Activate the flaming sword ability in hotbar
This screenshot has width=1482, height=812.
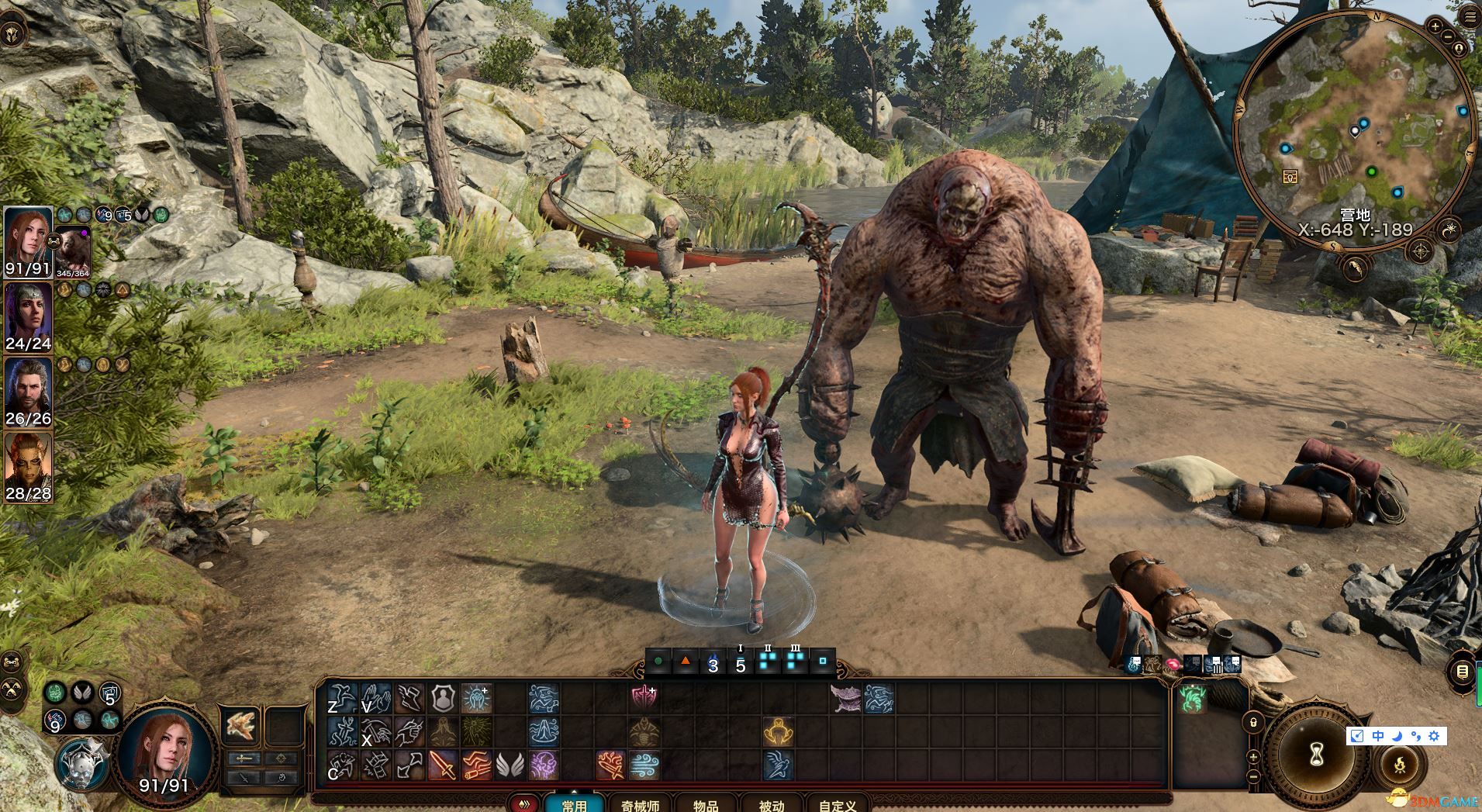pyautogui.click(x=443, y=765)
